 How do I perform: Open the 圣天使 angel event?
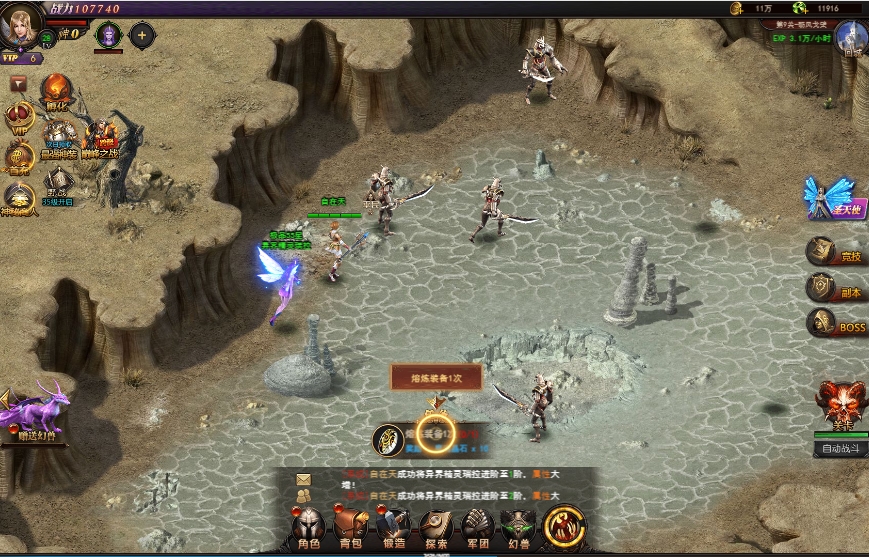pos(830,198)
